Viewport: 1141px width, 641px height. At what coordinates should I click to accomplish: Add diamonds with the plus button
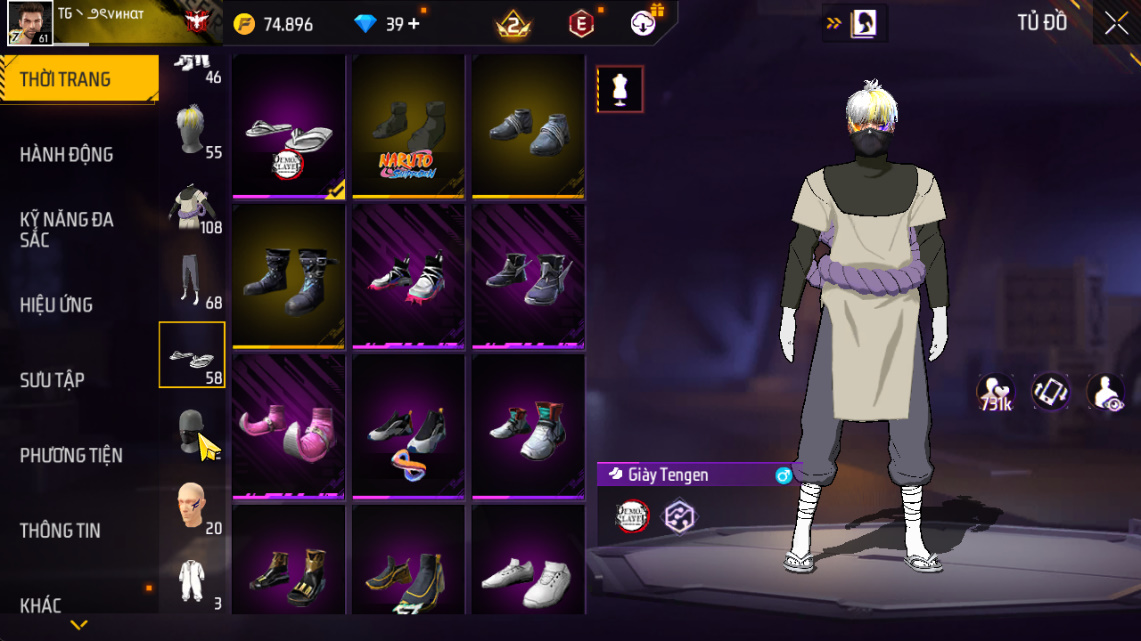pos(414,24)
